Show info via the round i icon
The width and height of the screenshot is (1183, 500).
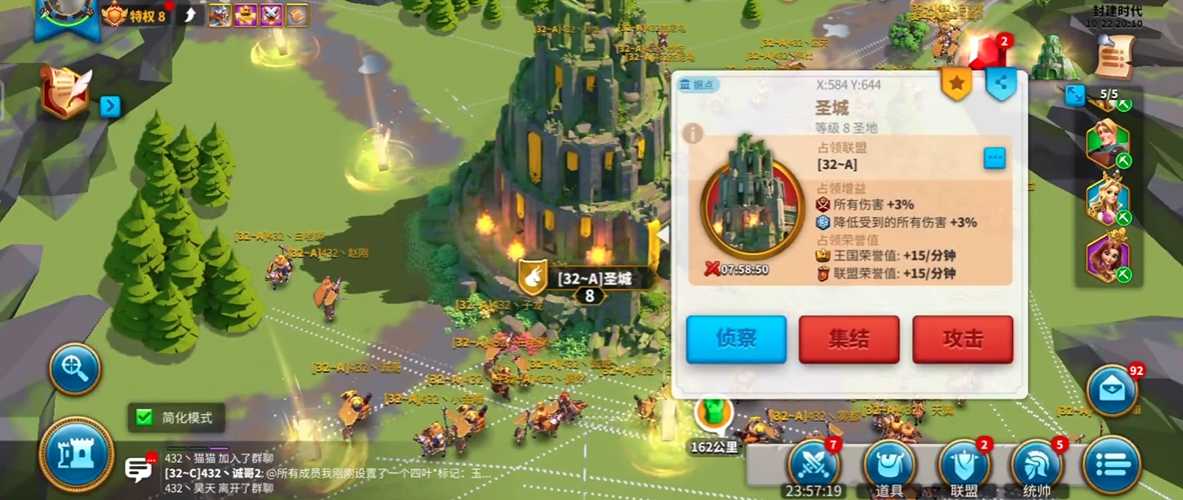point(692,132)
